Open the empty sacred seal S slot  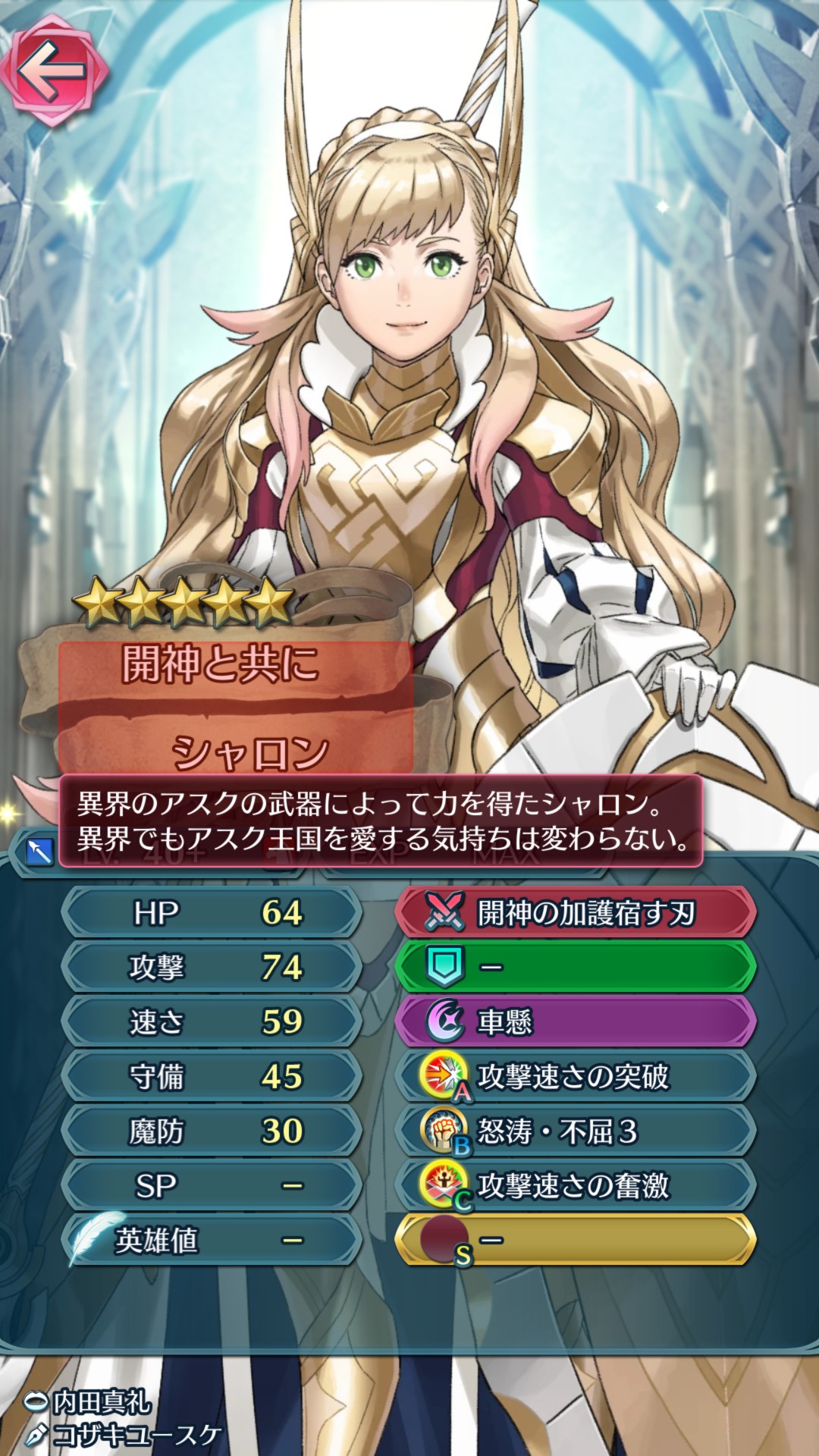coord(575,1241)
